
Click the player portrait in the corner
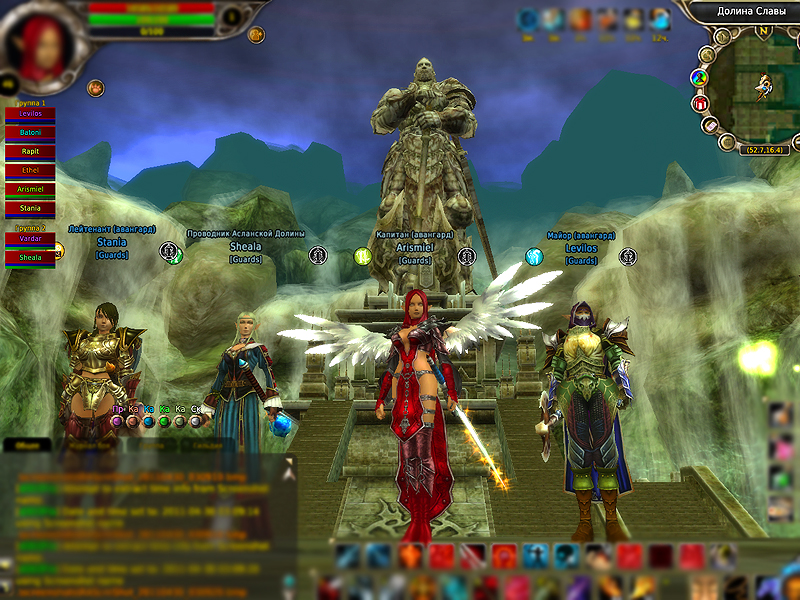tap(40, 47)
